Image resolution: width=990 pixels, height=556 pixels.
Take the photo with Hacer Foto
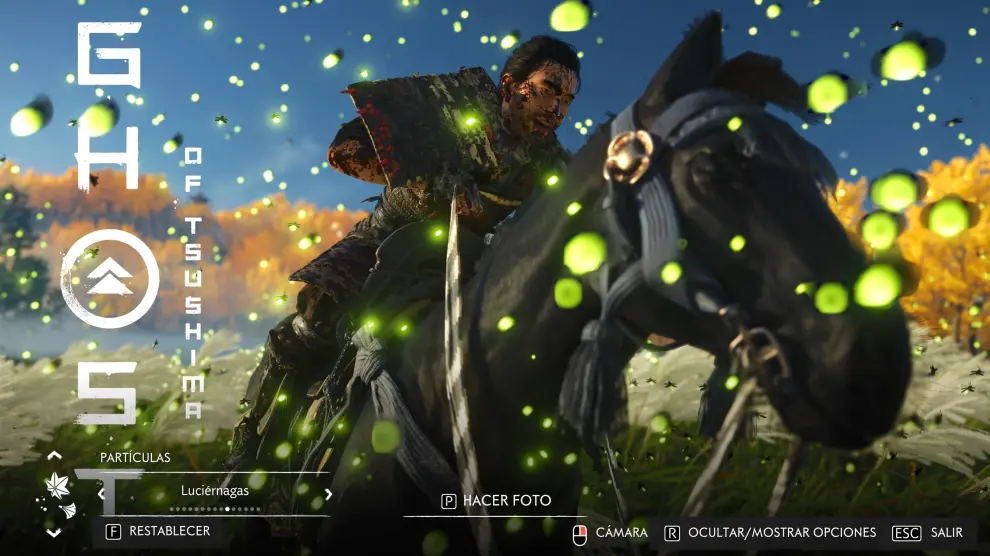(496, 501)
